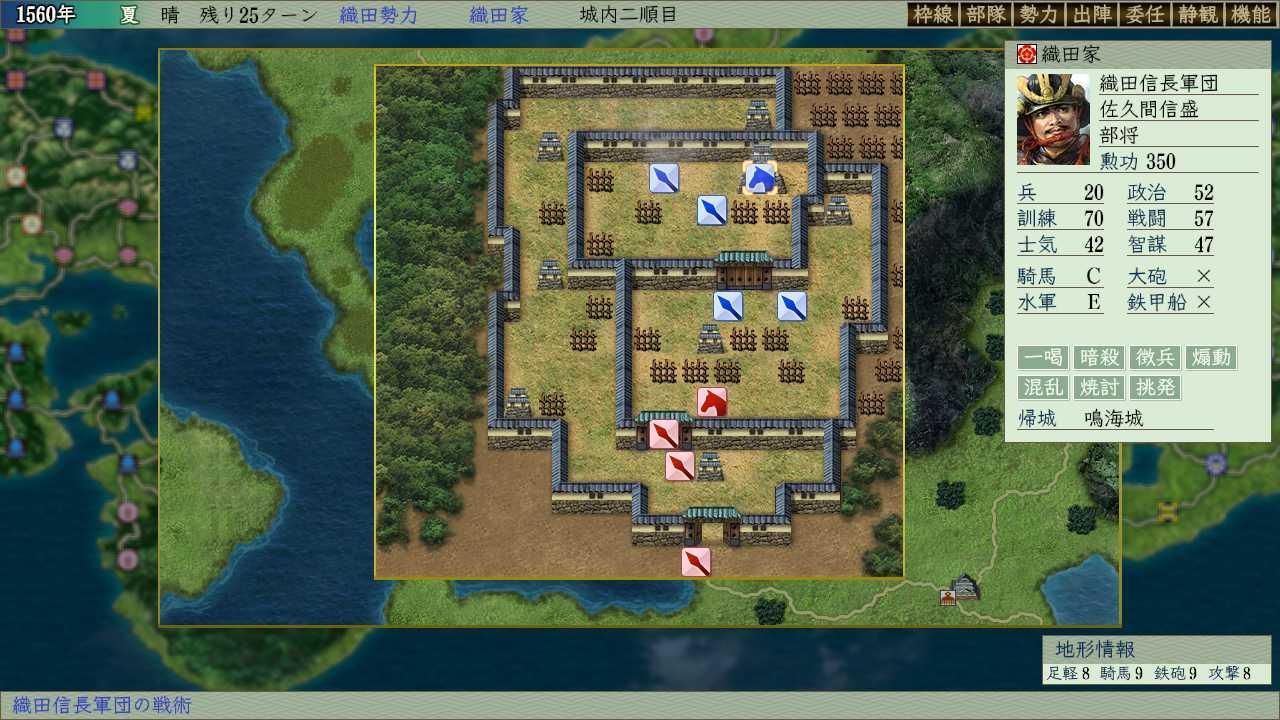Screen dimensions: 1280x720
Task: Click the Oda clan crest on the info panel
Action: click(x=1029, y=53)
